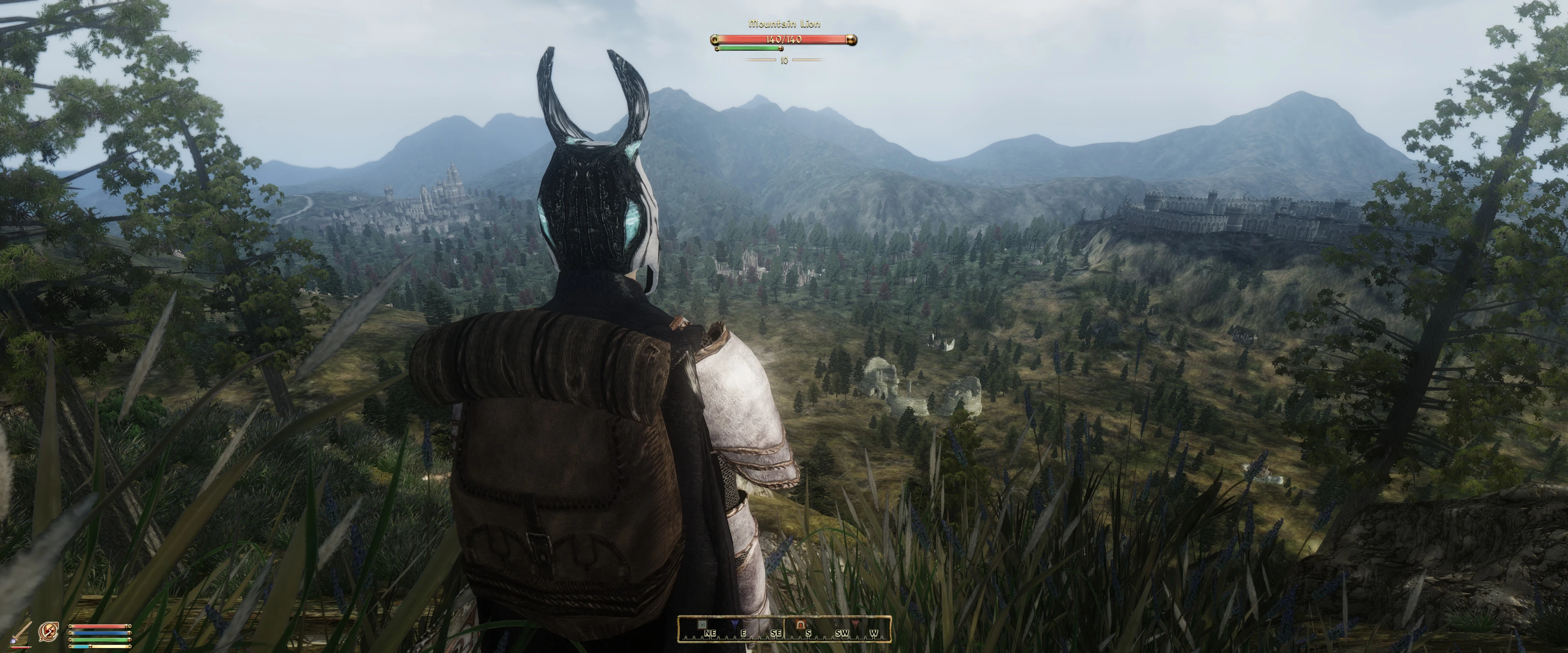This screenshot has width=1568, height=653.
Task: Click the red doorway marker on compass
Action: [x=801, y=624]
